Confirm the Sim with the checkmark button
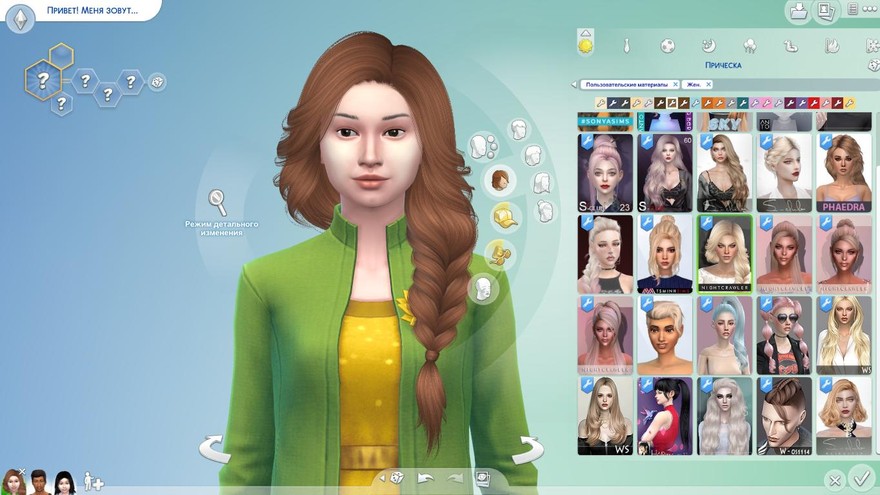The width and height of the screenshot is (880, 495). (x=859, y=477)
